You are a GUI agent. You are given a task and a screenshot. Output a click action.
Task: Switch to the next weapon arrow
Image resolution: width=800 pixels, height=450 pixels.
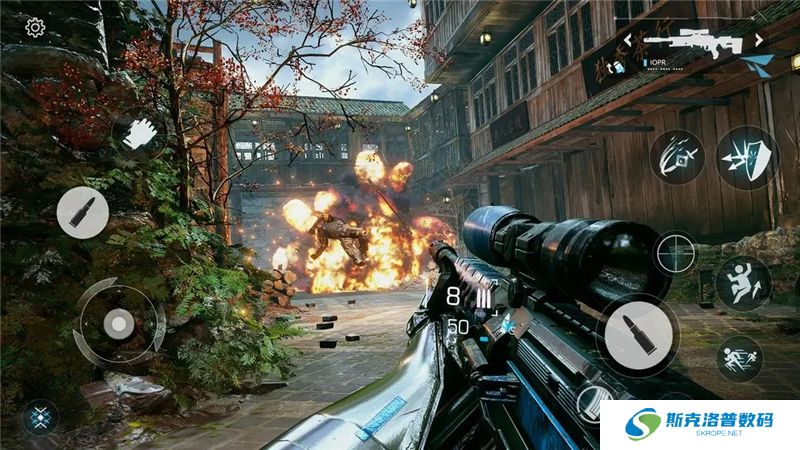[759, 40]
